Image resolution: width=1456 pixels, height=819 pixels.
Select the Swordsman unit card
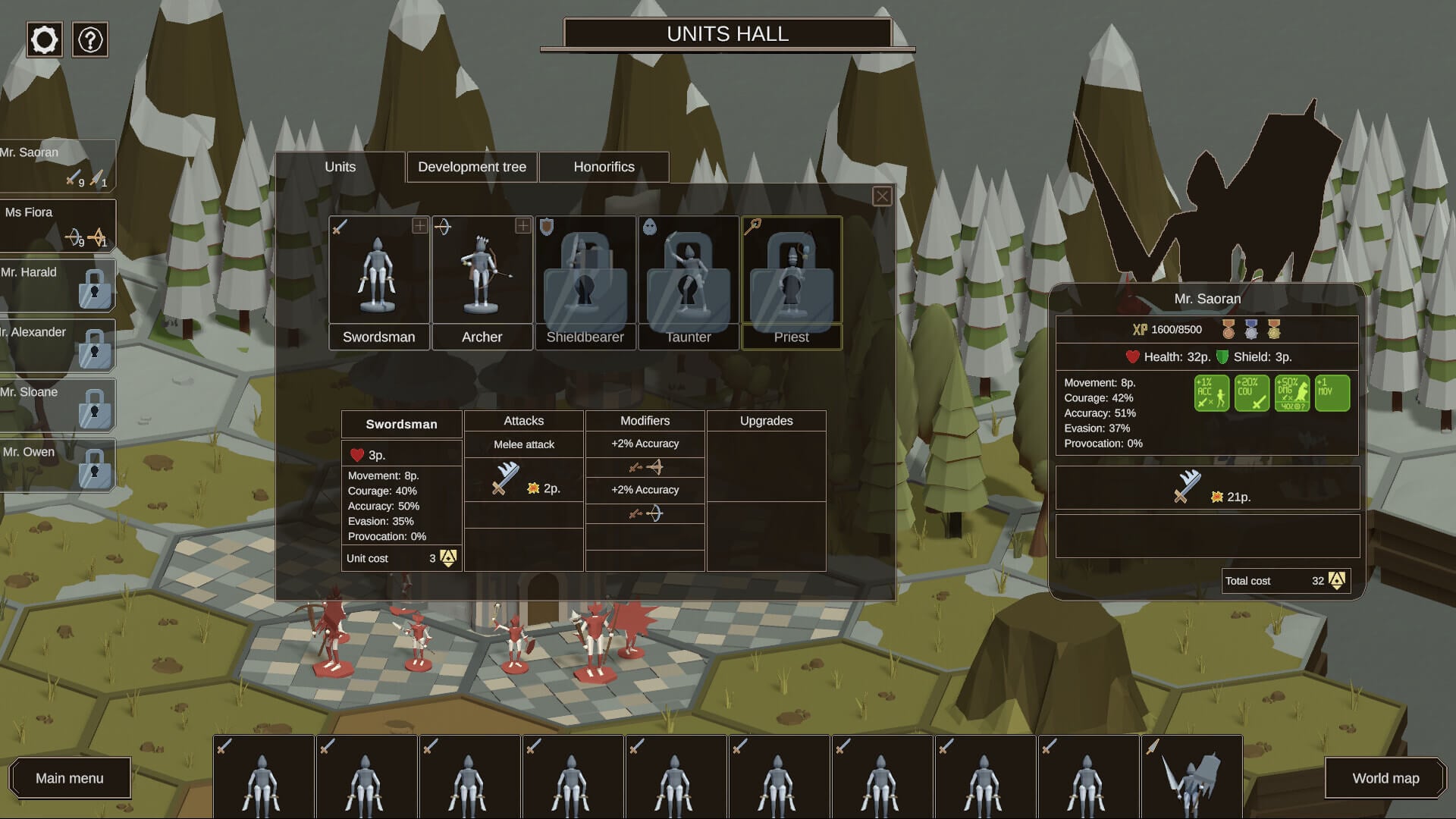click(378, 282)
